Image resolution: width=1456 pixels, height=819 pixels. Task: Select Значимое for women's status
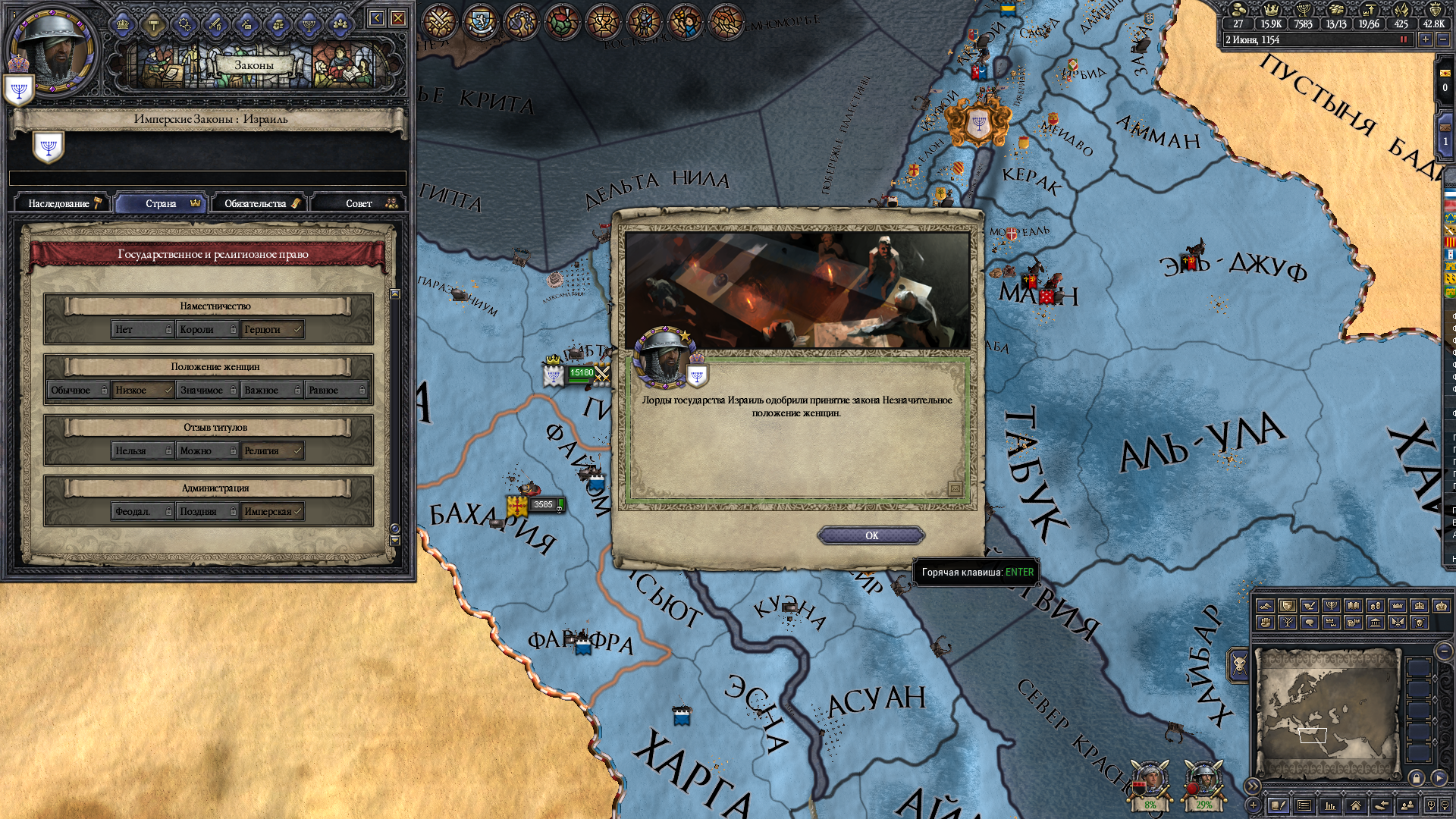coord(206,390)
